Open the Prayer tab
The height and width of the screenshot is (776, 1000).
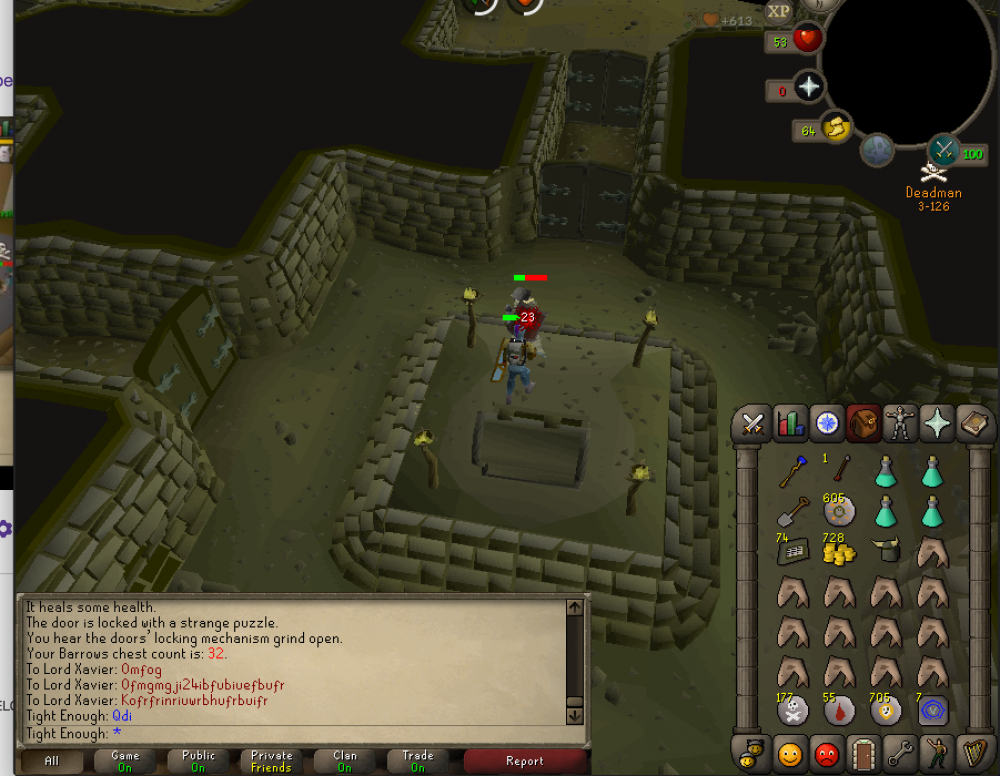[x=937, y=423]
